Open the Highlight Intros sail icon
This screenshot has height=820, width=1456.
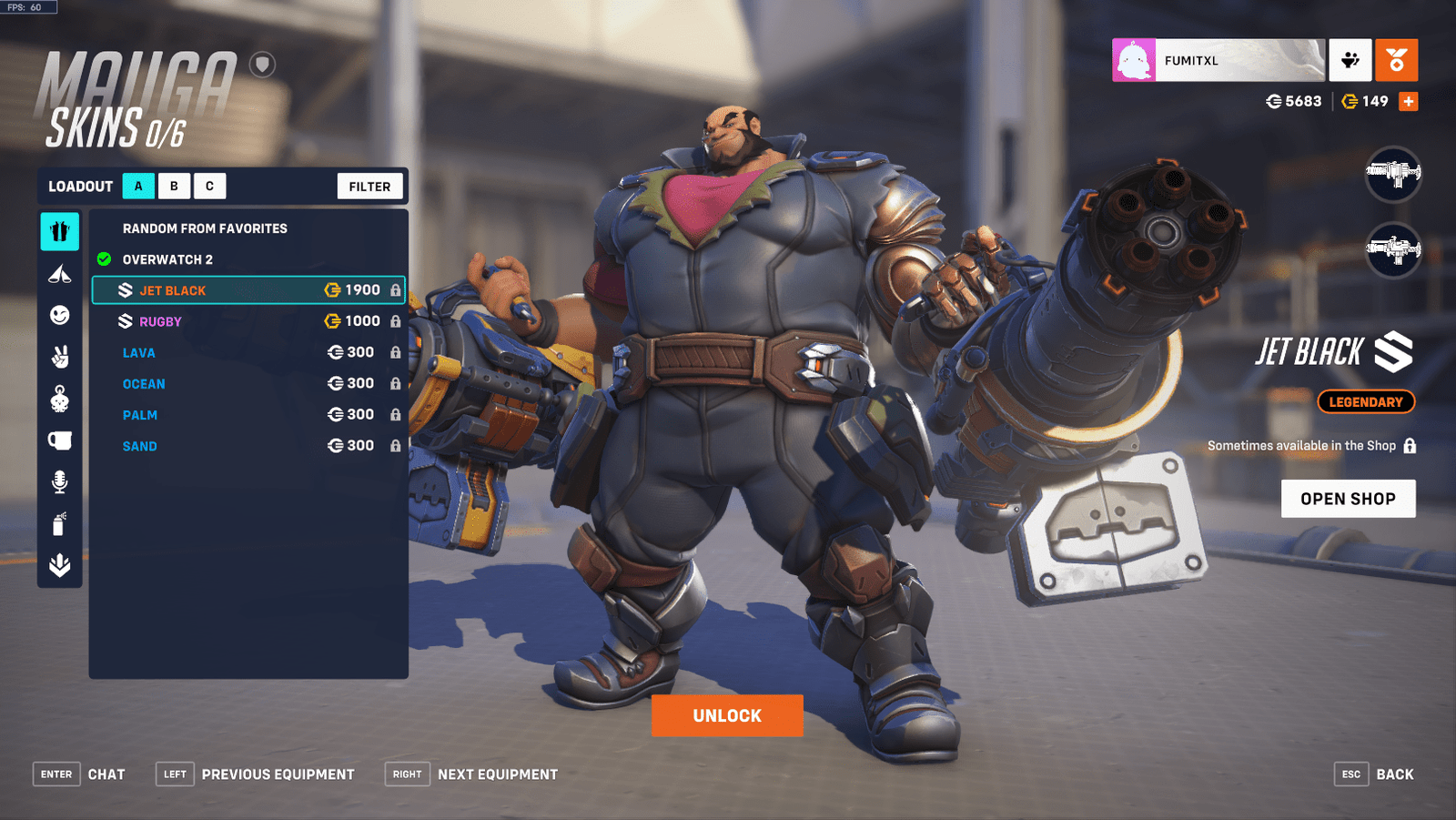(59, 273)
